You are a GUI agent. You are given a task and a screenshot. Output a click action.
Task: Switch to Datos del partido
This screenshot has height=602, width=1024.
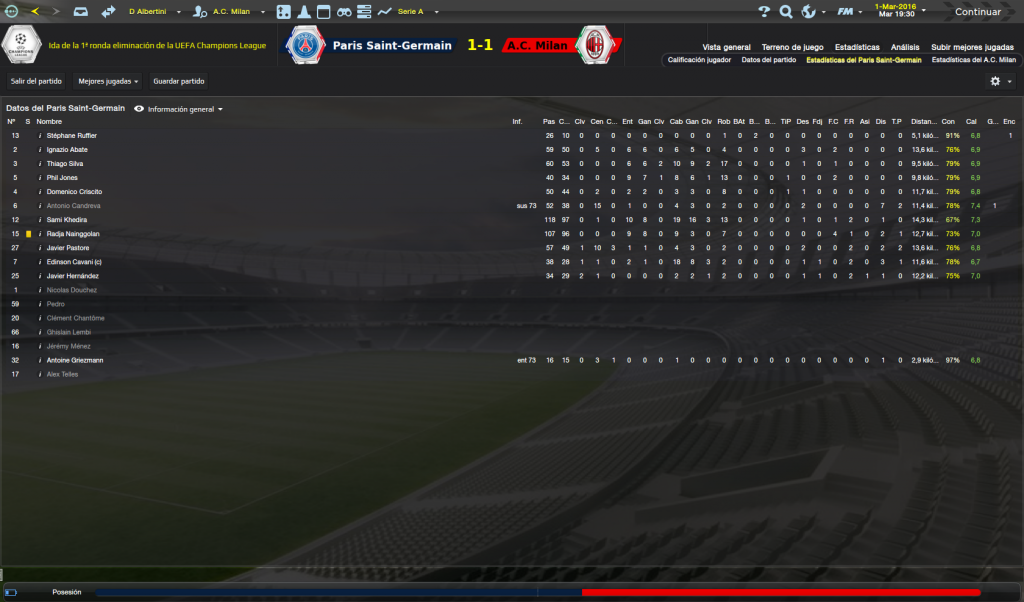[769, 60]
